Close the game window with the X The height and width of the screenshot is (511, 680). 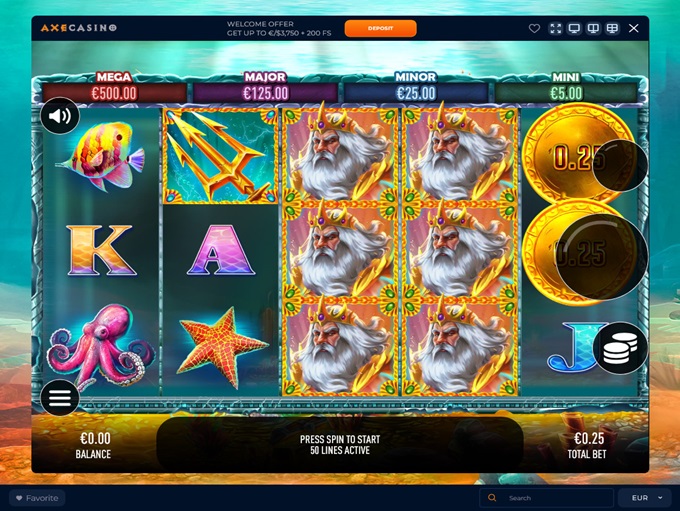tap(632, 28)
